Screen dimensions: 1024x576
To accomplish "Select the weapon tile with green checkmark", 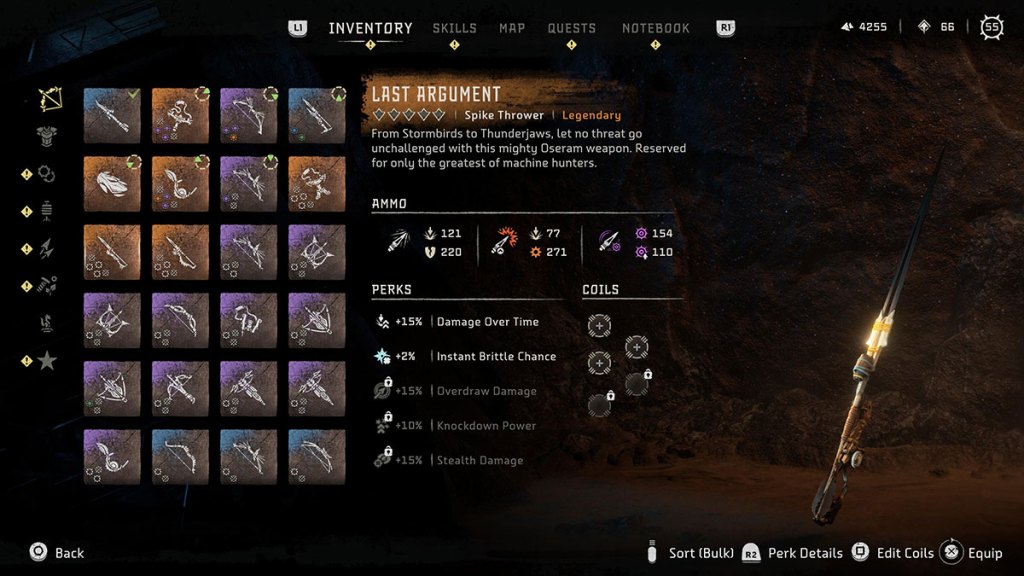I will pos(112,115).
